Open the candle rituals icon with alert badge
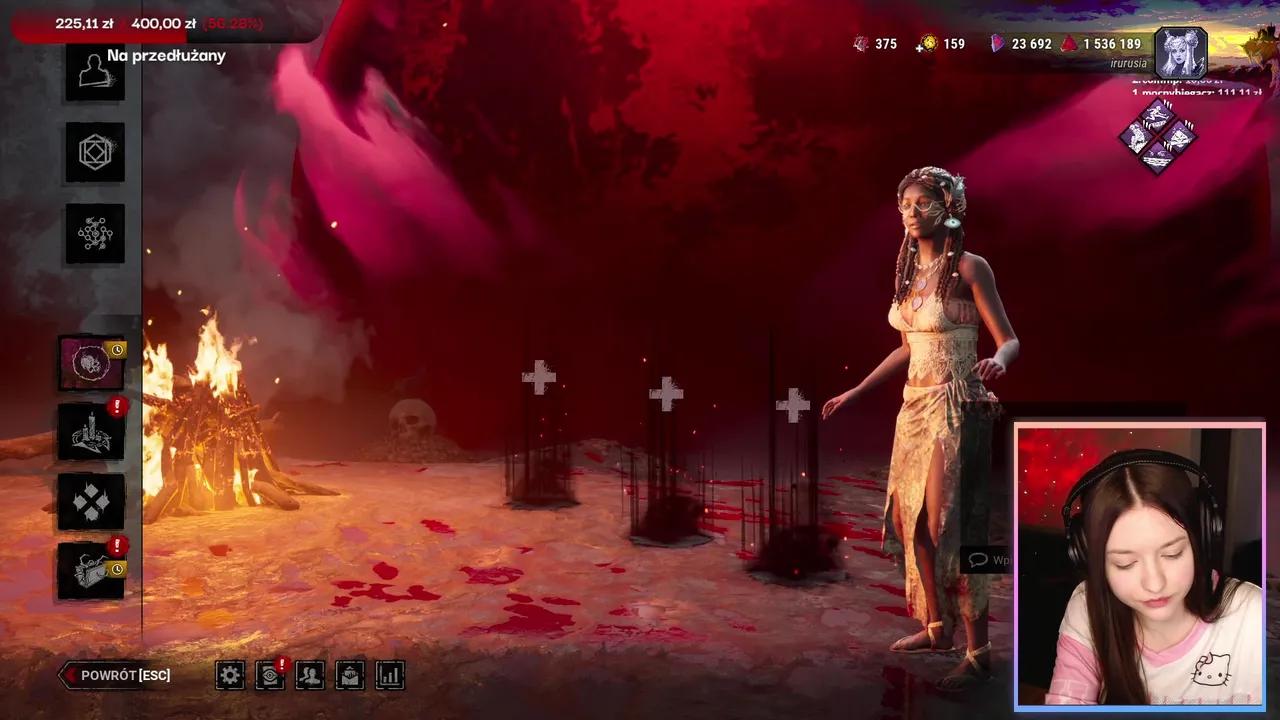This screenshot has width=1280, height=720. pos(90,431)
